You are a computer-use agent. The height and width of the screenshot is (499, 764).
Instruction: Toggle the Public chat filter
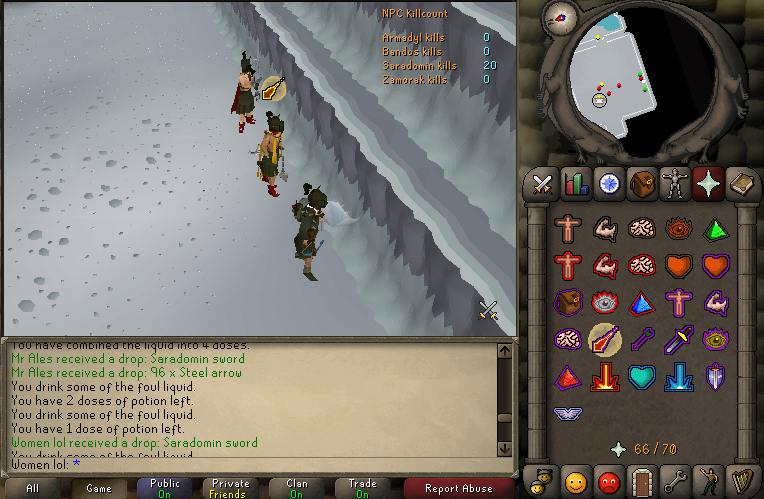(x=165, y=488)
